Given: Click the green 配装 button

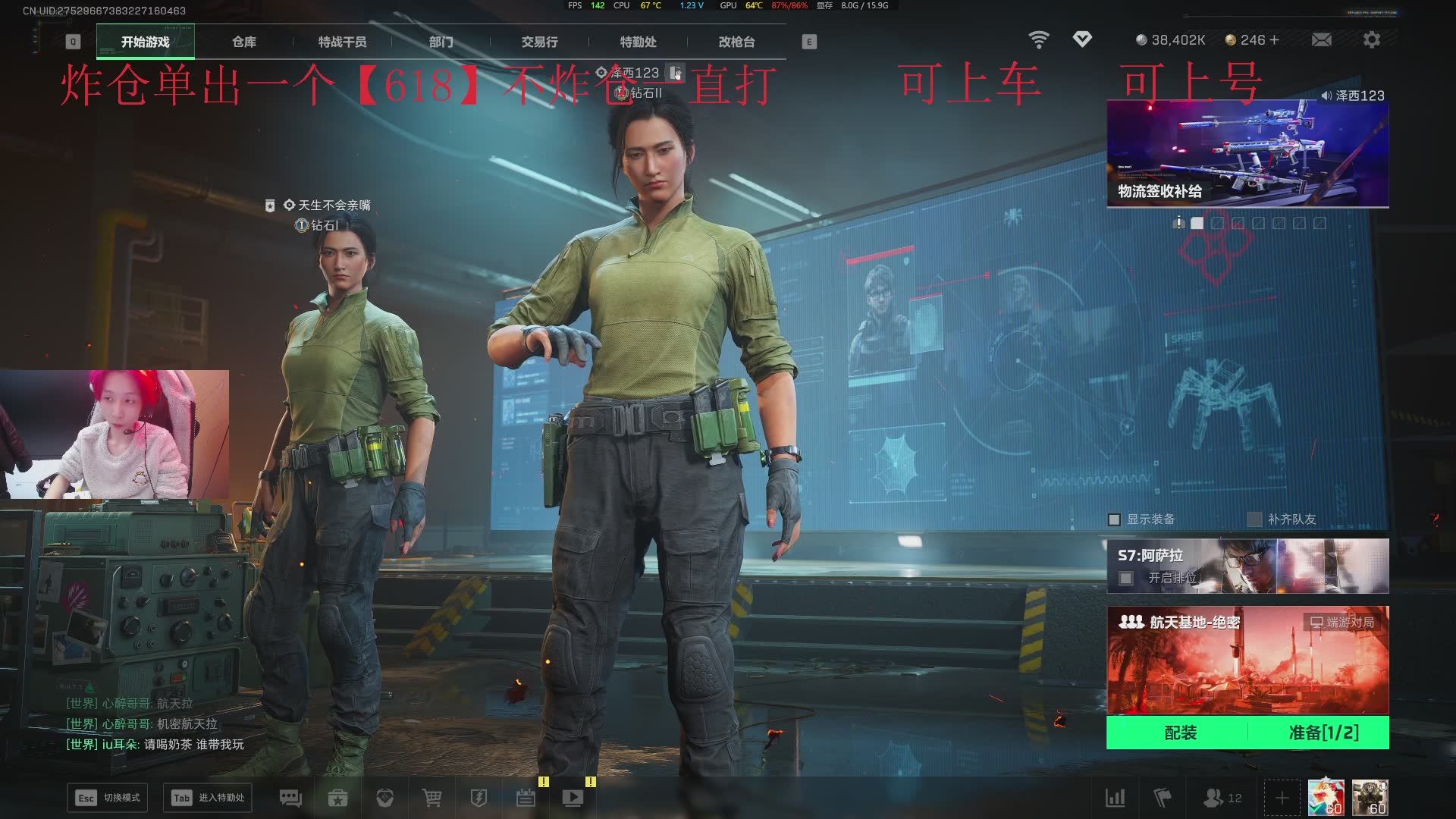Looking at the screenshot, I should click(1180, 733).
